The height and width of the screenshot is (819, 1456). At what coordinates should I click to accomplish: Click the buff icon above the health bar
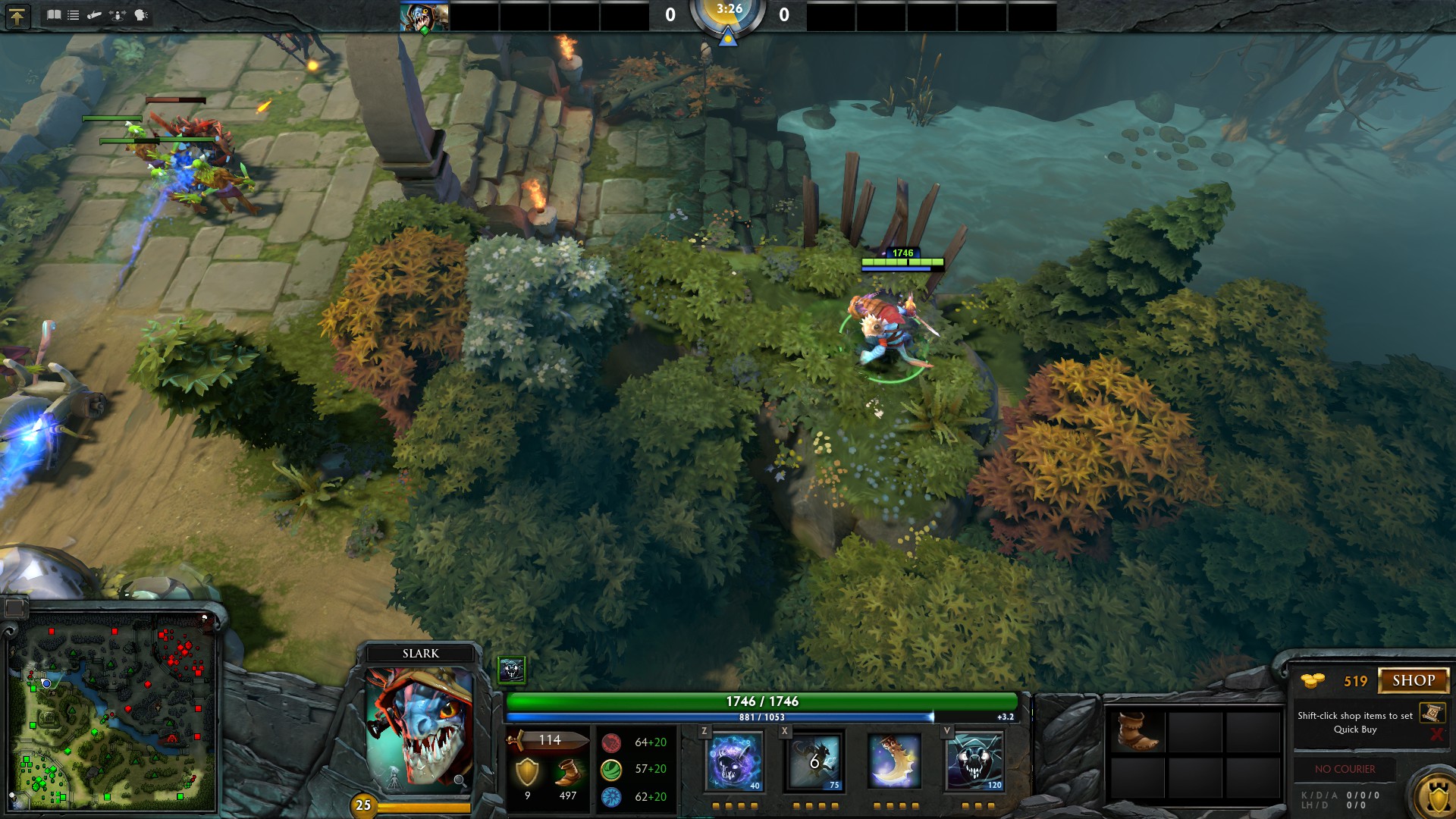tap(511, 670)
